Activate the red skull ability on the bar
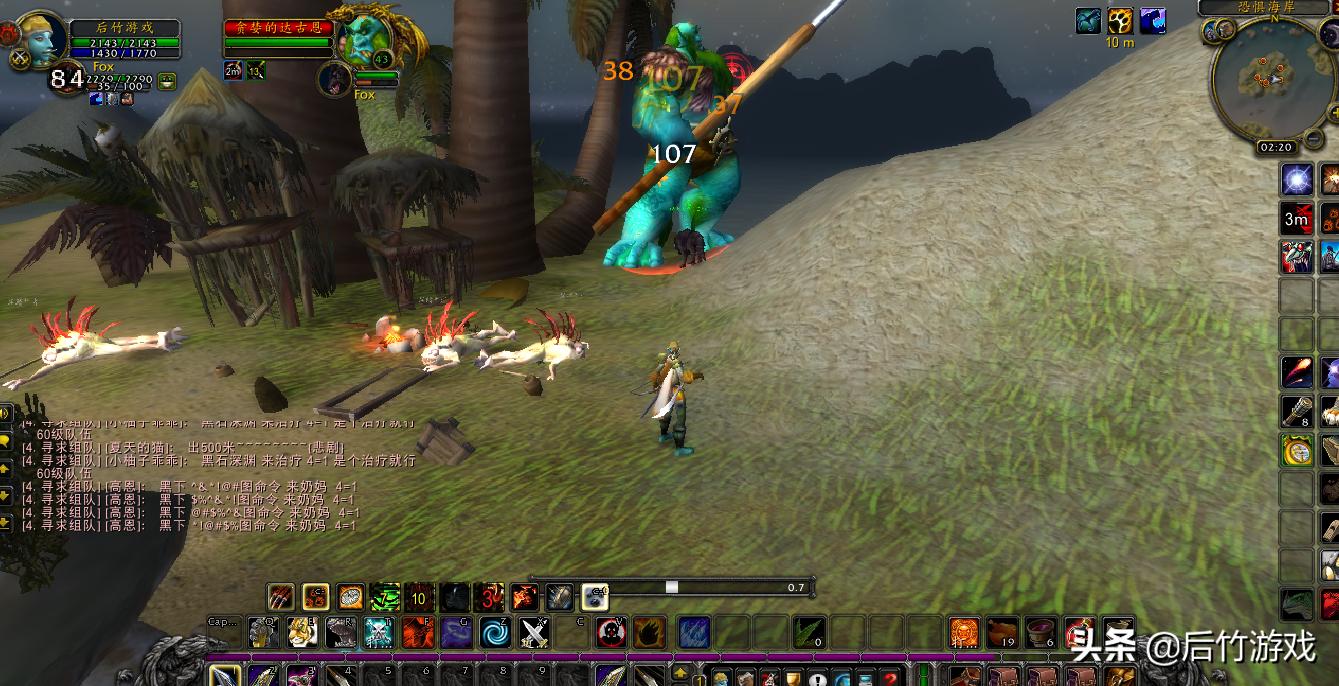 [611, 632]
